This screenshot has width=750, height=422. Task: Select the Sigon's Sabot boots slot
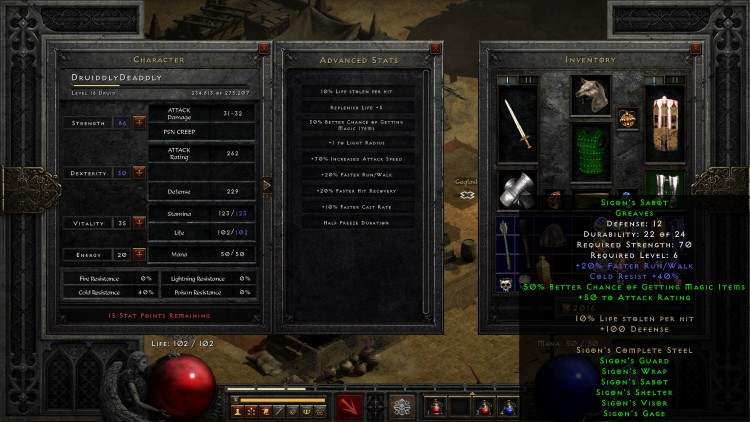pos(662,185)
